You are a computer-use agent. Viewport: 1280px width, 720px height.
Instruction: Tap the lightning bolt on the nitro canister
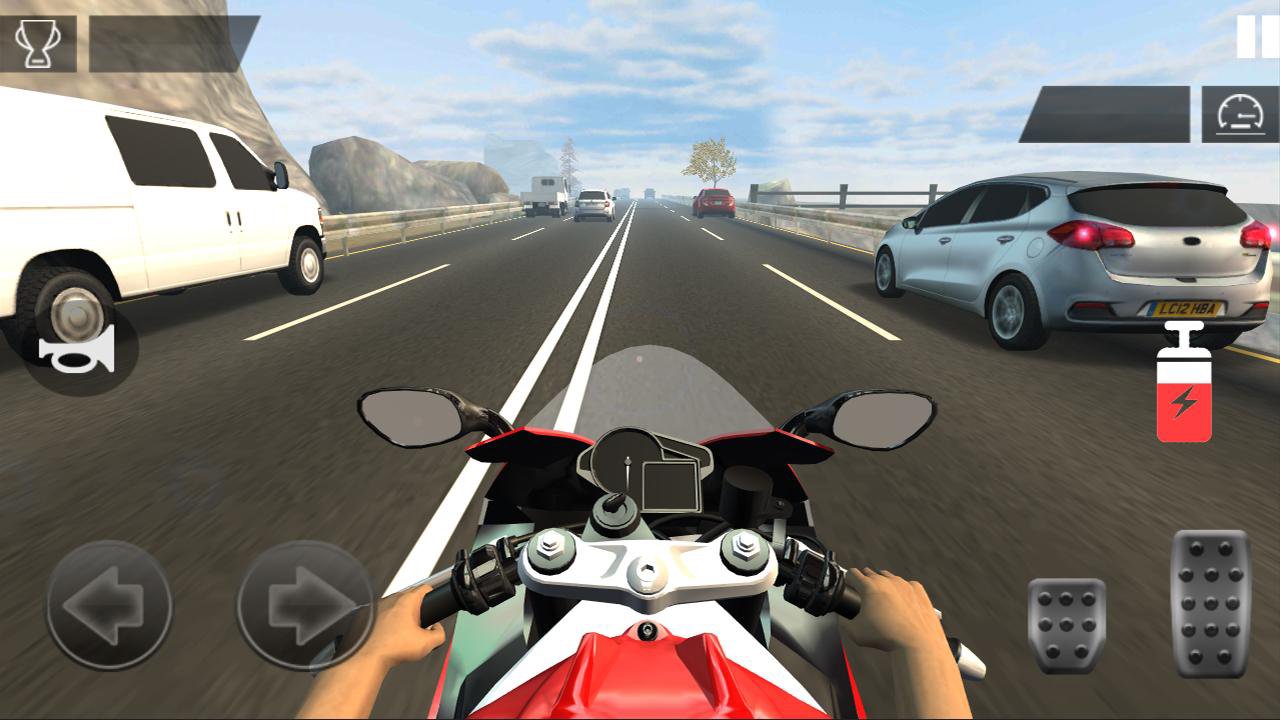[1184, 400]
